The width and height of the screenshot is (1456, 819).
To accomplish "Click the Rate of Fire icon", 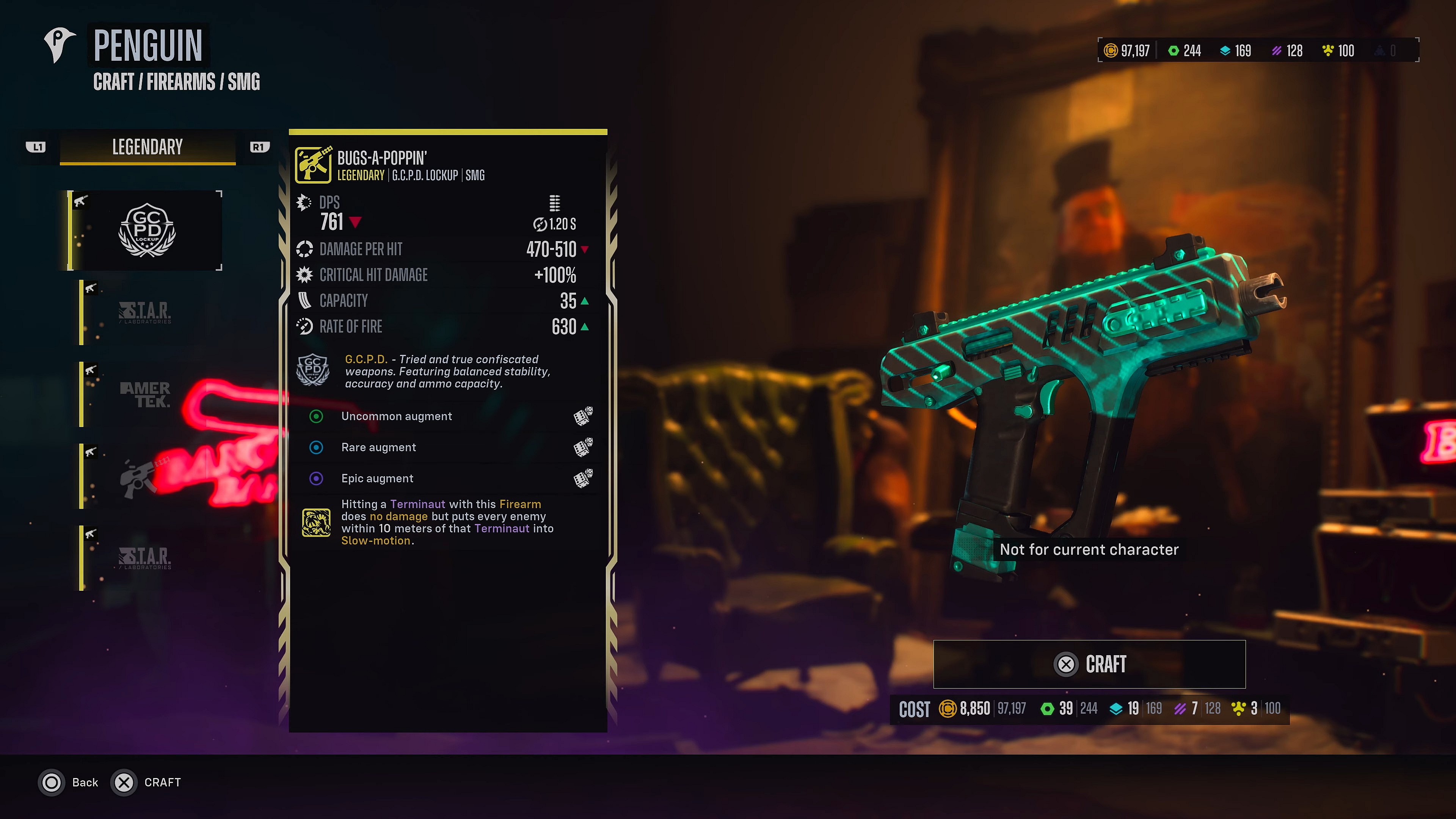I will (304, 327).
